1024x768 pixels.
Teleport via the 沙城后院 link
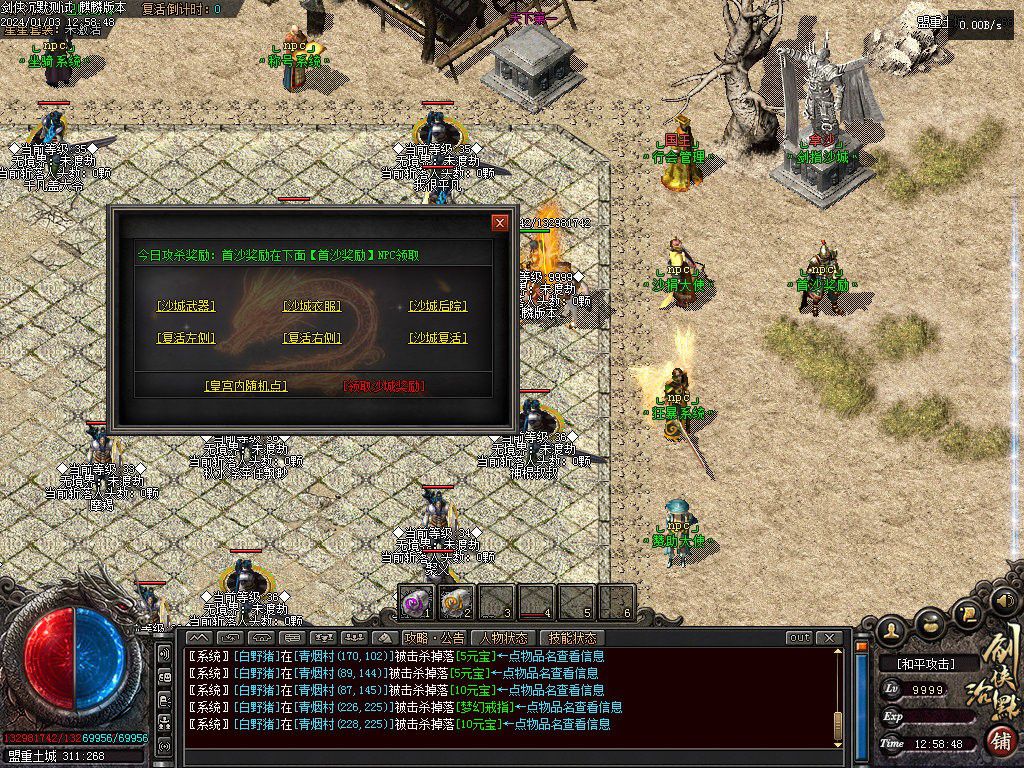[438, 306]
